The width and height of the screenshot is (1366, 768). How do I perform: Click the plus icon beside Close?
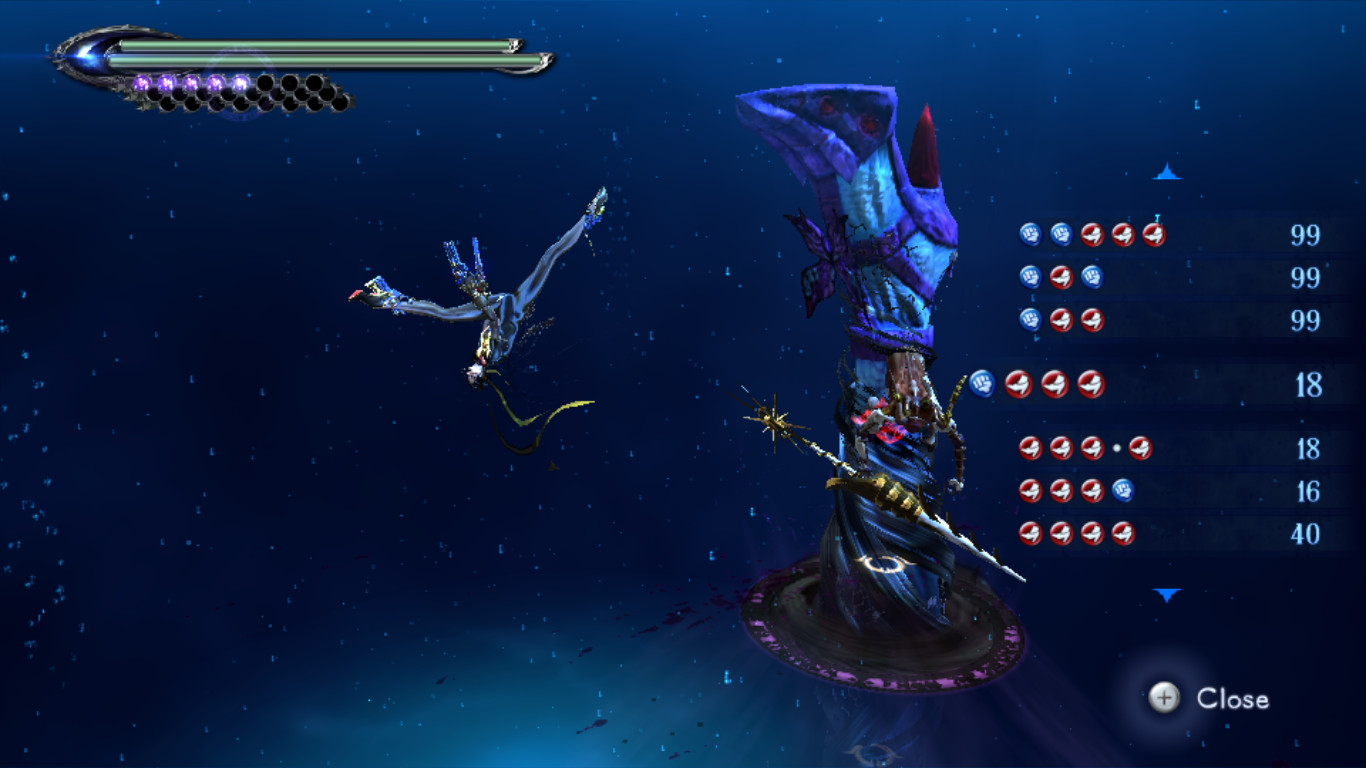click(x=1162, y=700)
